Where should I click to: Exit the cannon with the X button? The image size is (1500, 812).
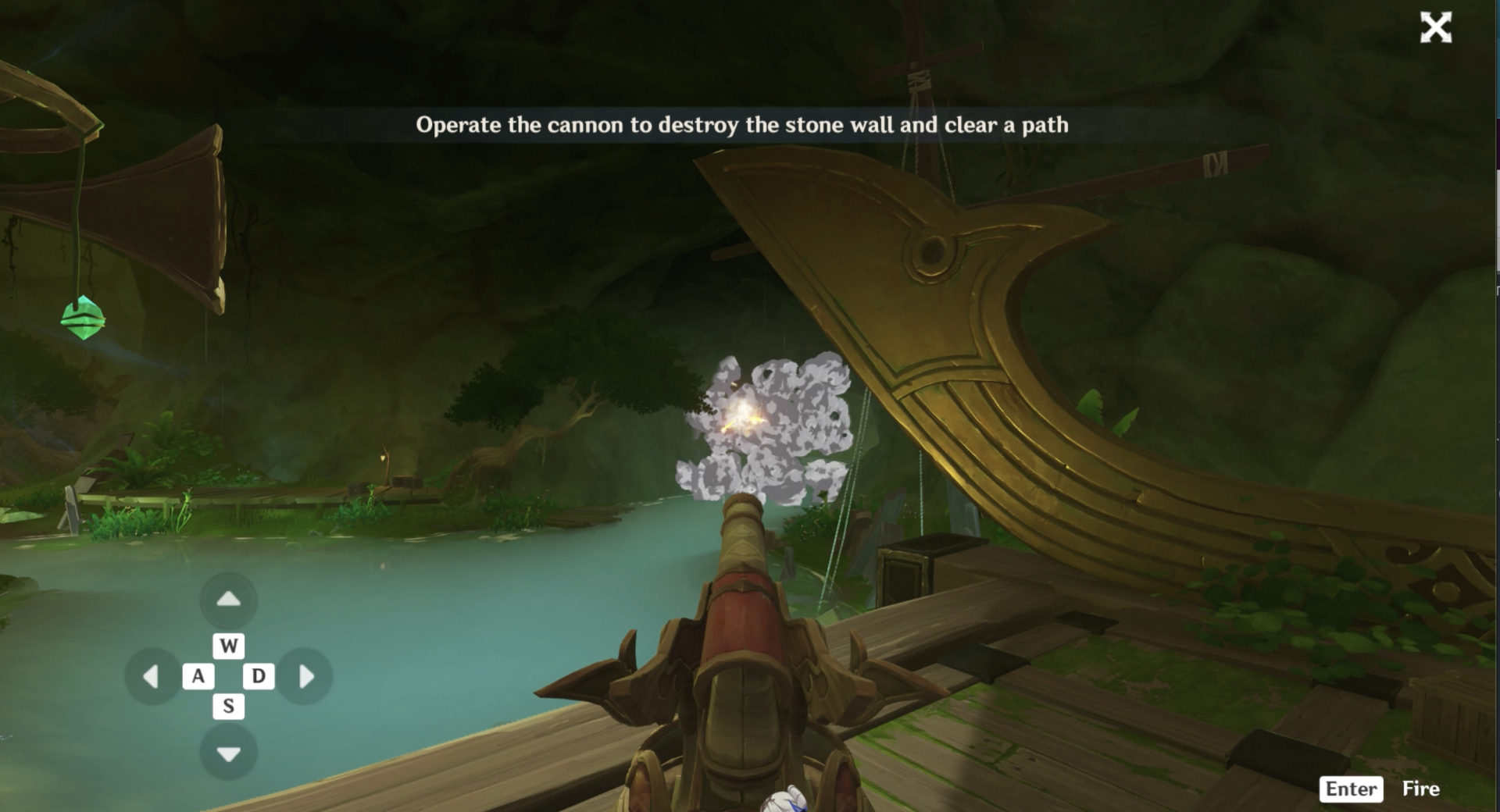point(1436,29)
